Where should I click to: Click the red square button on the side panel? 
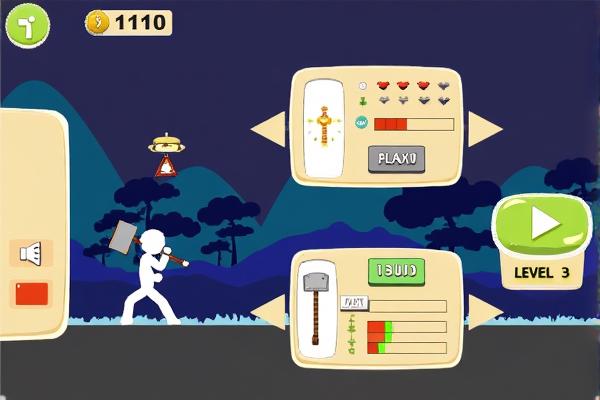pos(30,294)
